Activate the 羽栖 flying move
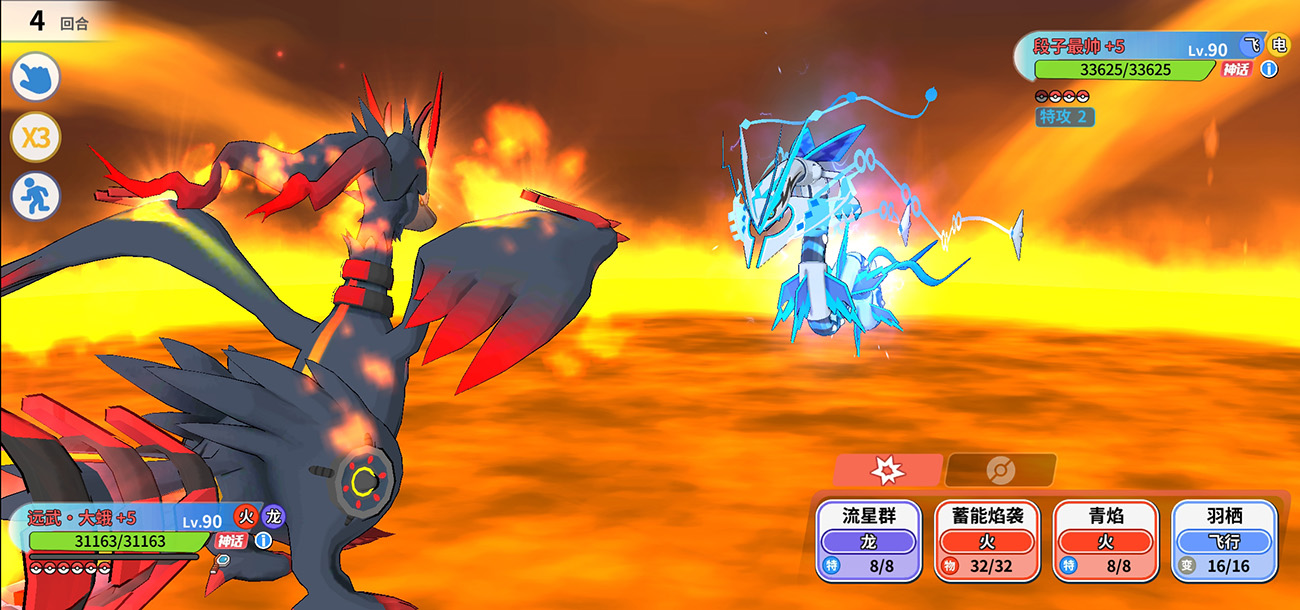Viewport: 1300px width, 610px height. click(1224, 540)
